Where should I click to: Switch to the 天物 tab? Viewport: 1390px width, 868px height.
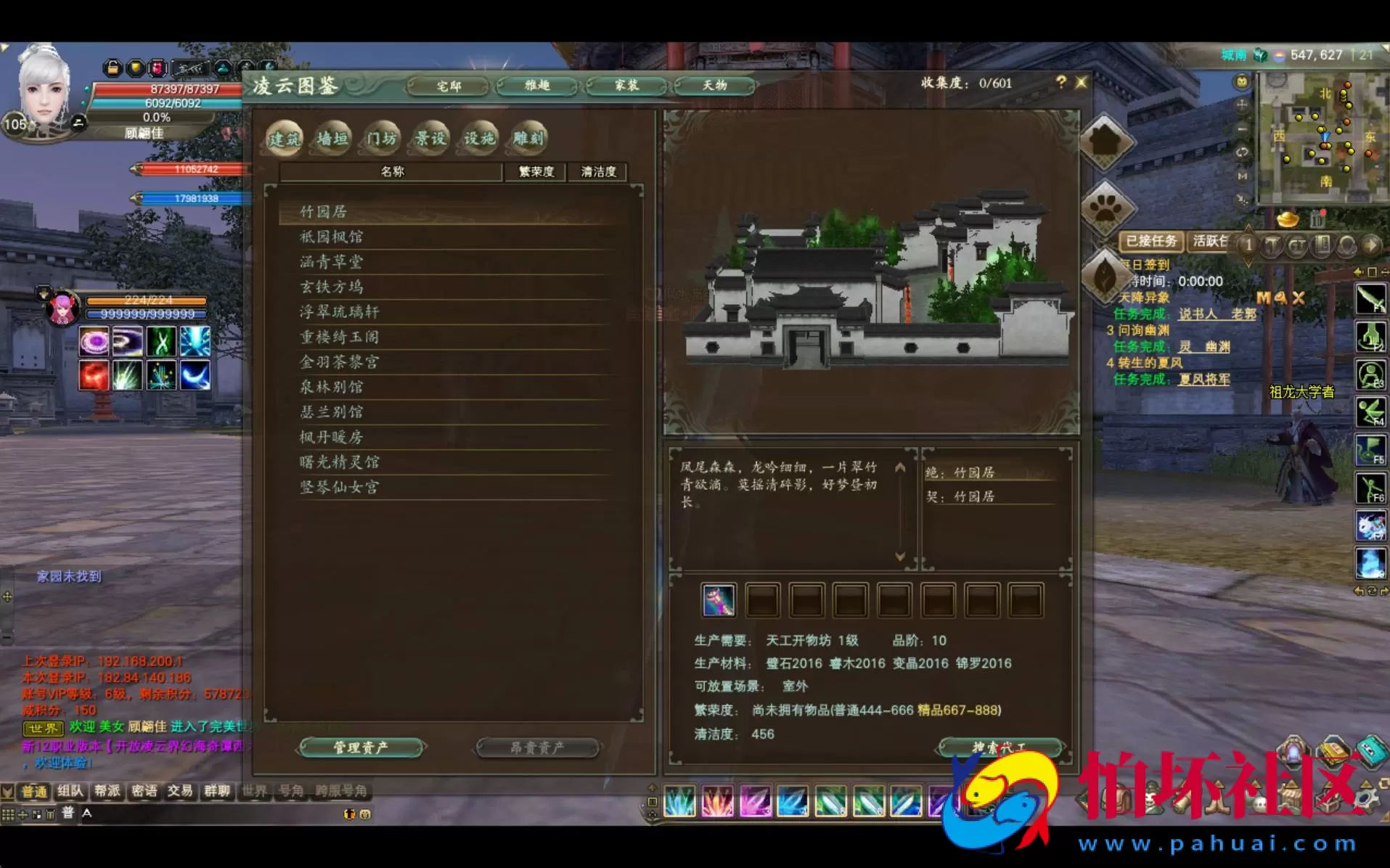[x=714, y=85]
